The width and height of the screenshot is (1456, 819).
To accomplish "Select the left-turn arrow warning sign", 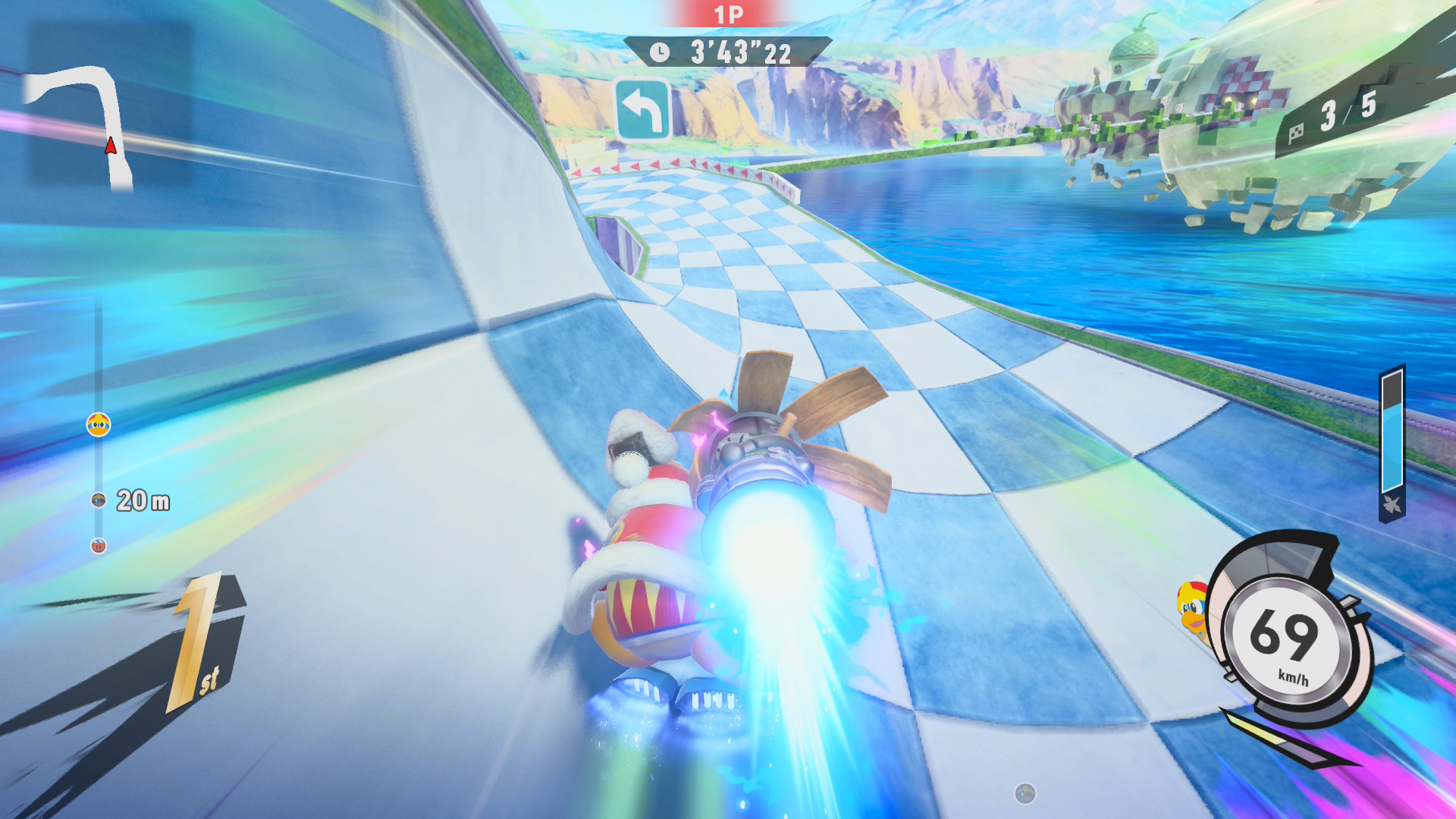I will (642, 111).
